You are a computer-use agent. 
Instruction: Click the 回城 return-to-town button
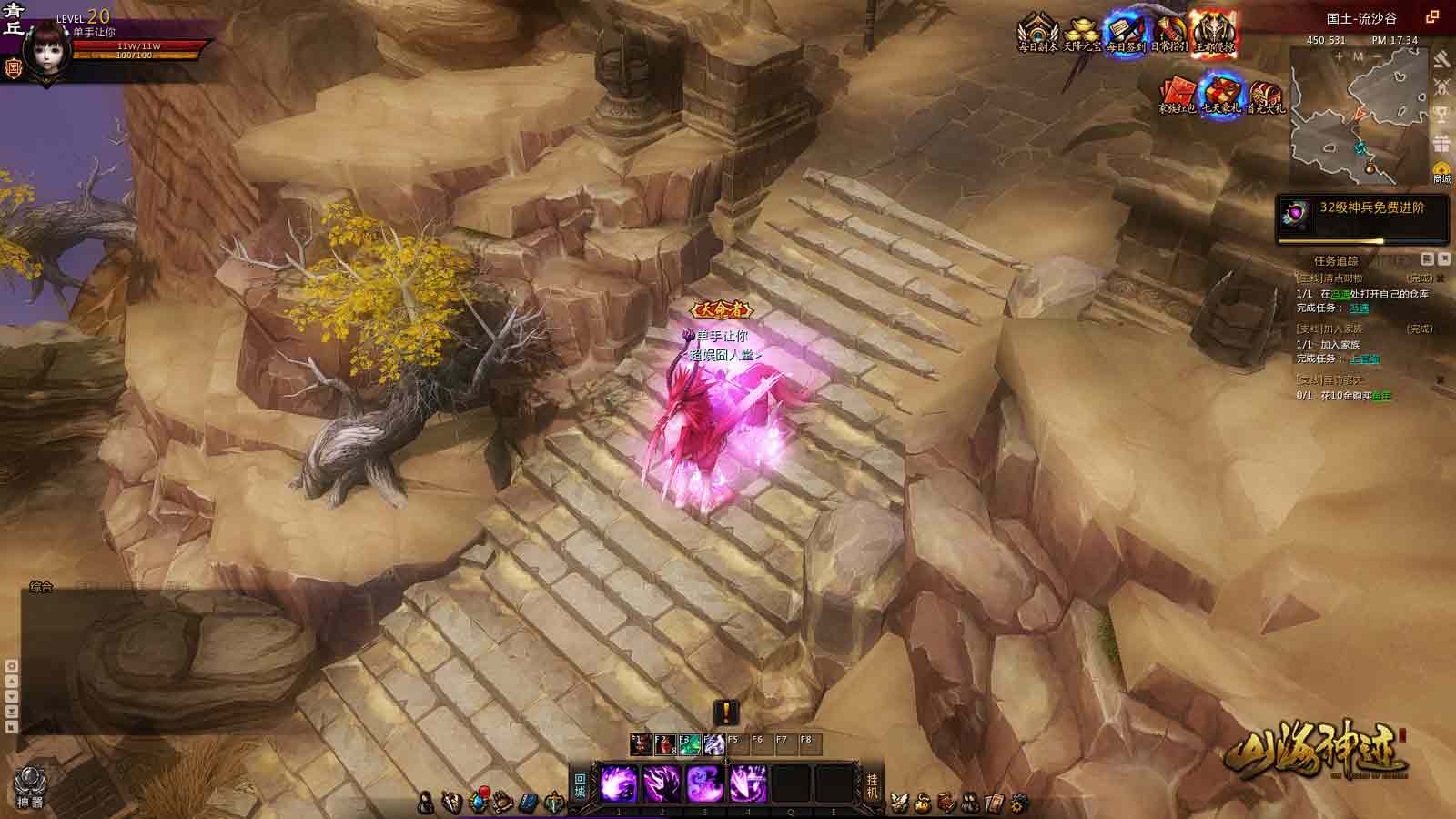tap(581, 784)
